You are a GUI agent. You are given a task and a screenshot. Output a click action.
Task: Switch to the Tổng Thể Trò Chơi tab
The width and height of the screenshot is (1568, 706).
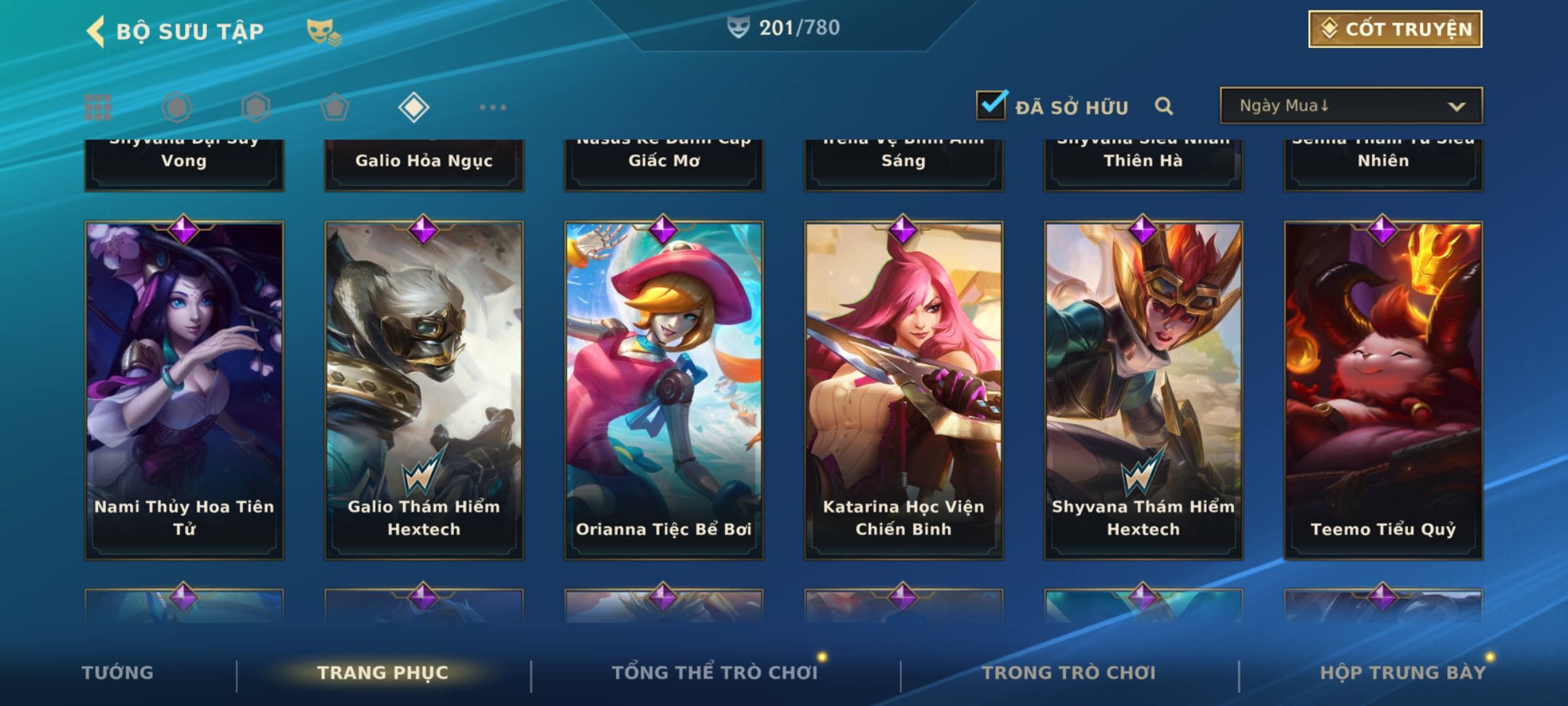click(x=715, y=673)
